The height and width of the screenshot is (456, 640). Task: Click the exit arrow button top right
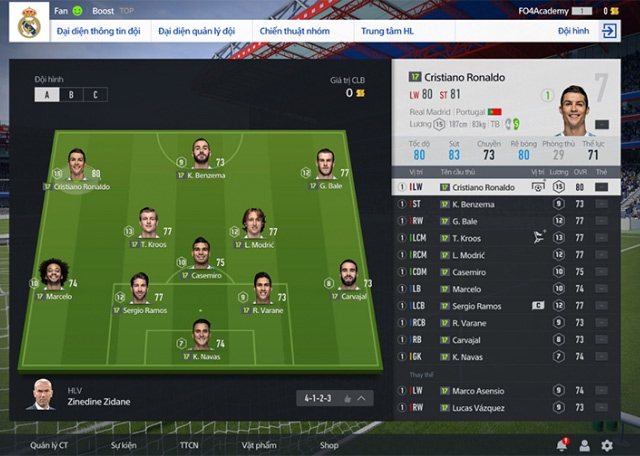[x=609, y=31]
